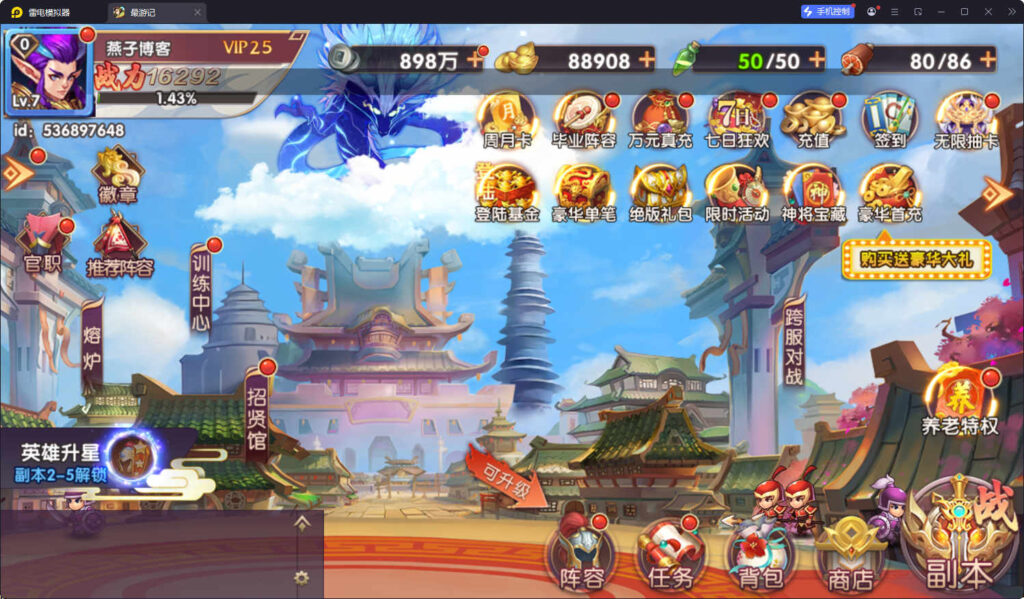Open the 官职 official rank menu
The height and width of the screenshot is (599, 1024).
42,245
